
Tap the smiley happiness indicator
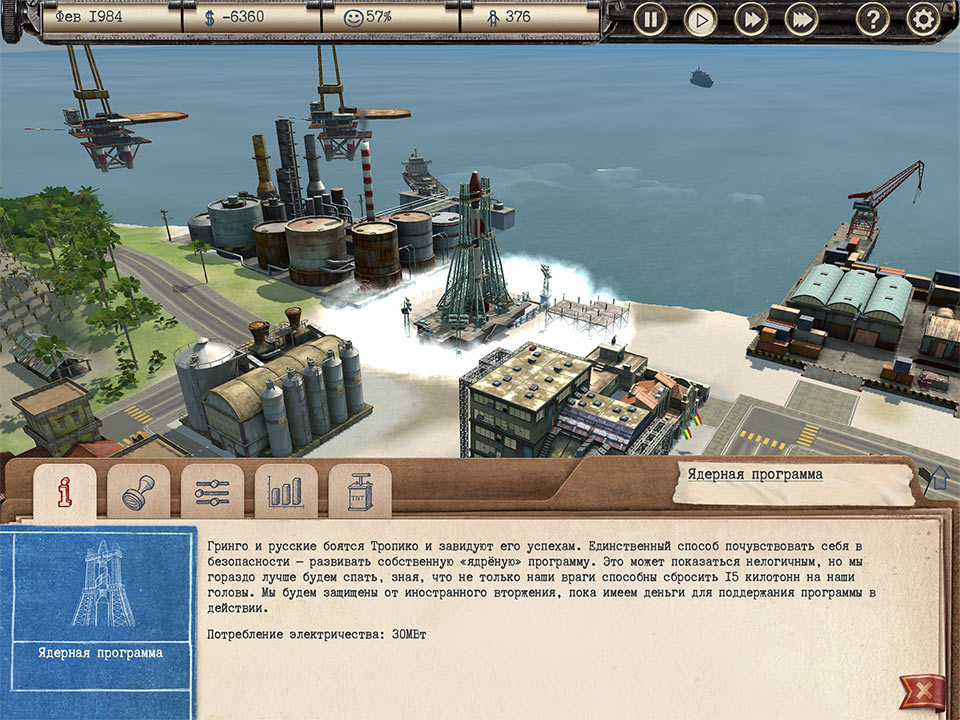(x=391, y=18)
